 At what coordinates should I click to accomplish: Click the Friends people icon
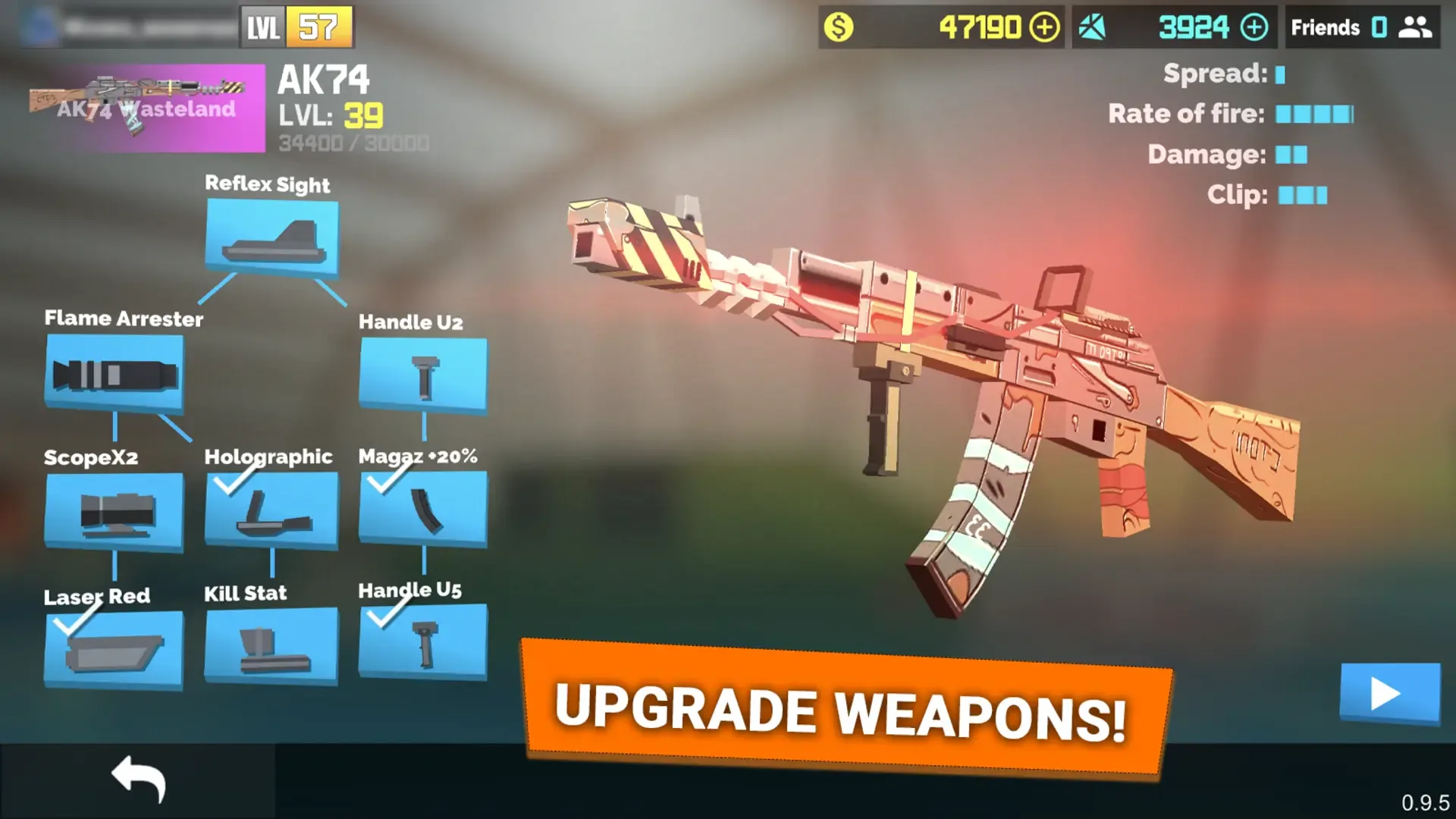[x=1417, y=27]
